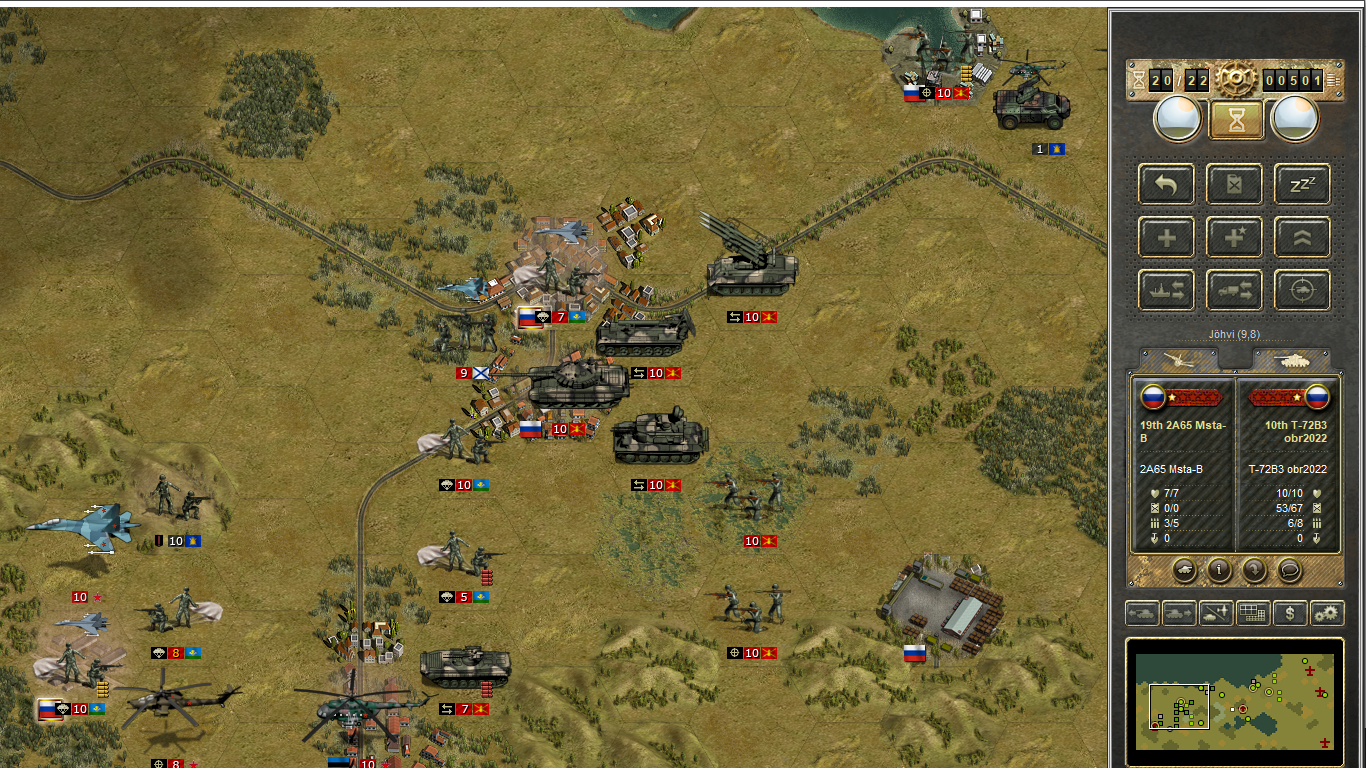Upgrade the unit with the chevrons button
This screenshot has width=1366, height=768.
1302,237
